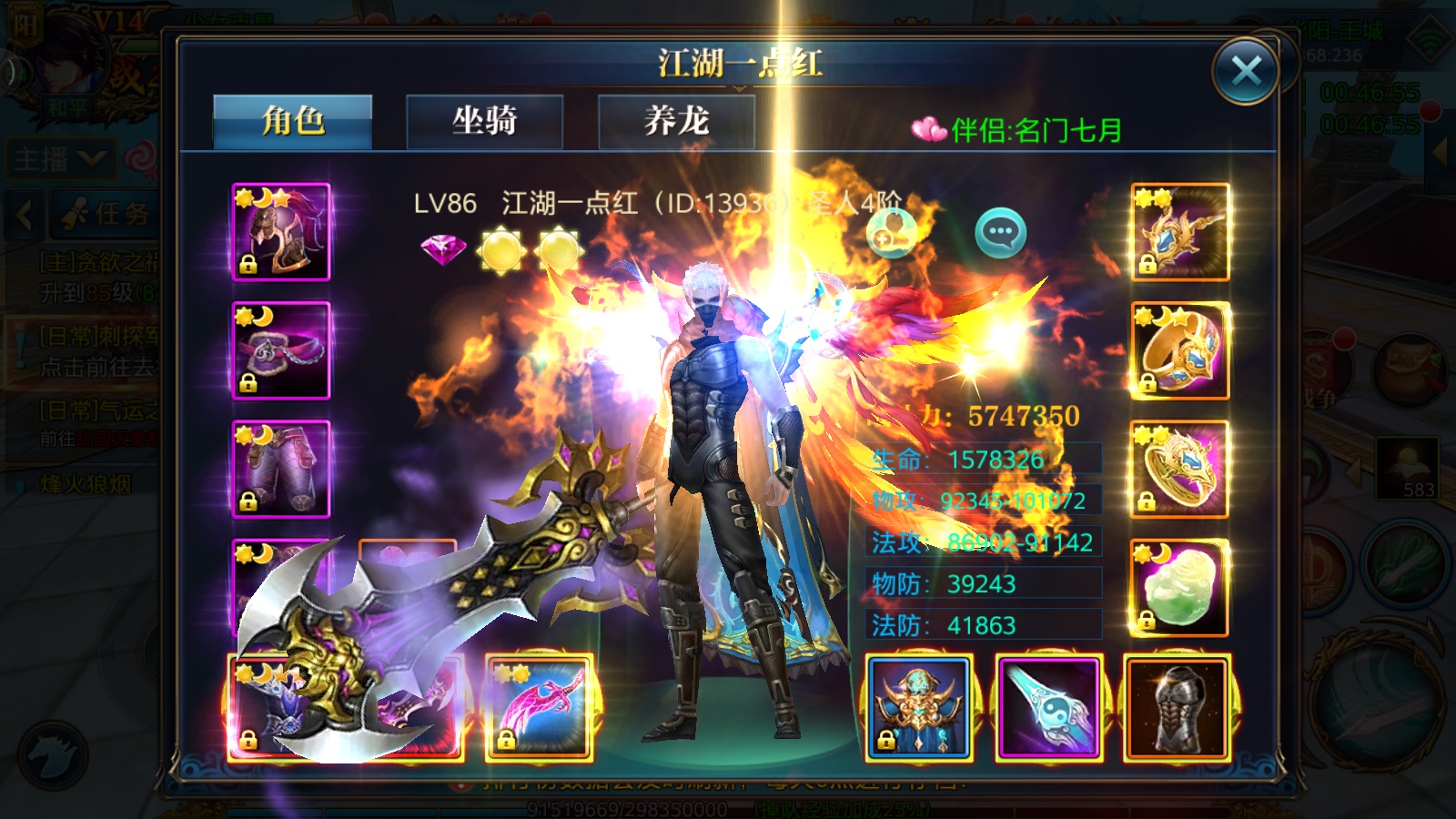Switch to the 养龙 tab
Image resolution: width=1456 pixels, height=819 pixels.
[x=676, y=121]
